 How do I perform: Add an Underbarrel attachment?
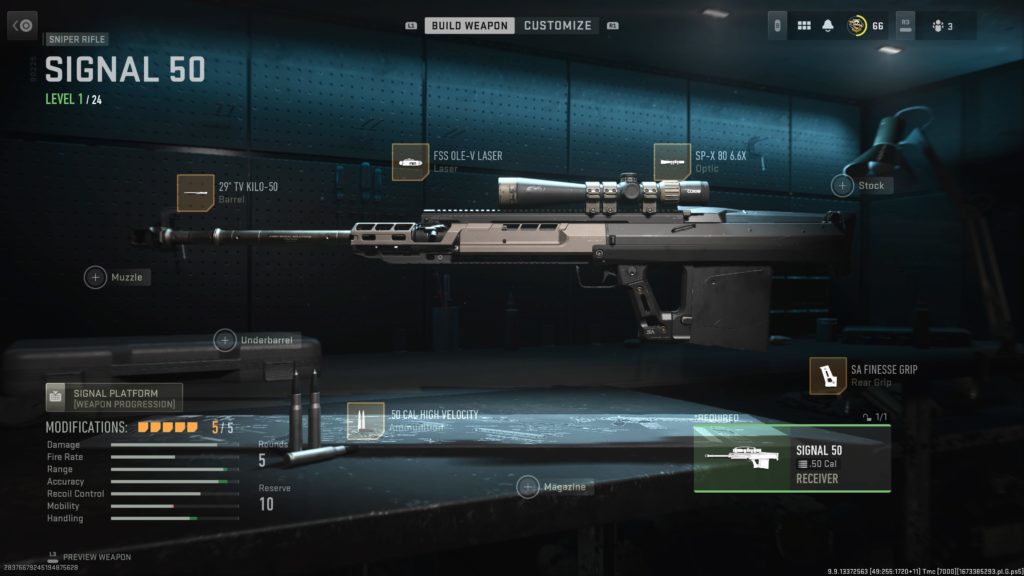pyautogui.click(x=225, y=341)
